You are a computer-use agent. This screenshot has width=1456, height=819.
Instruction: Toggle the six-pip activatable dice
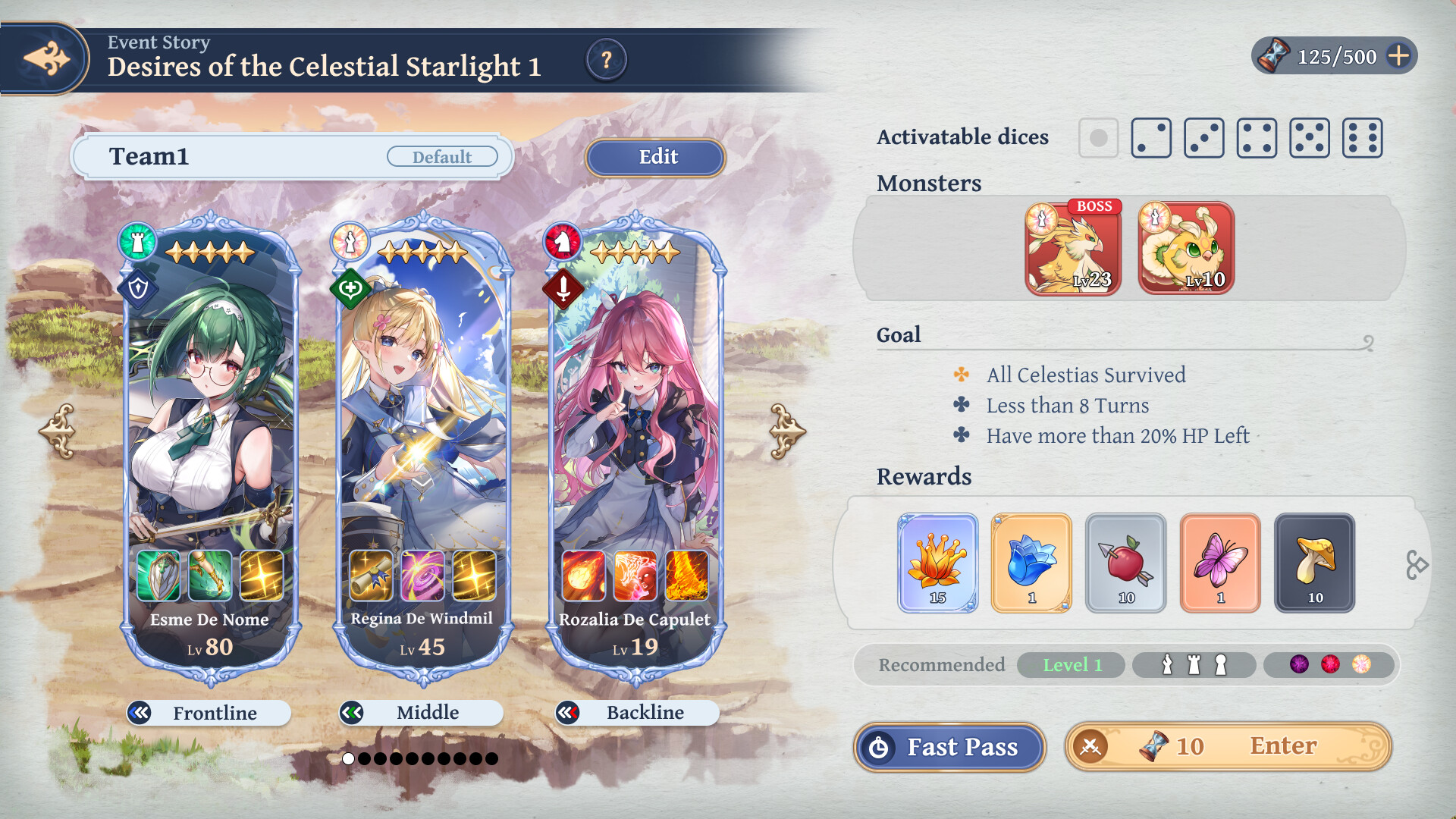point(1362,137)
